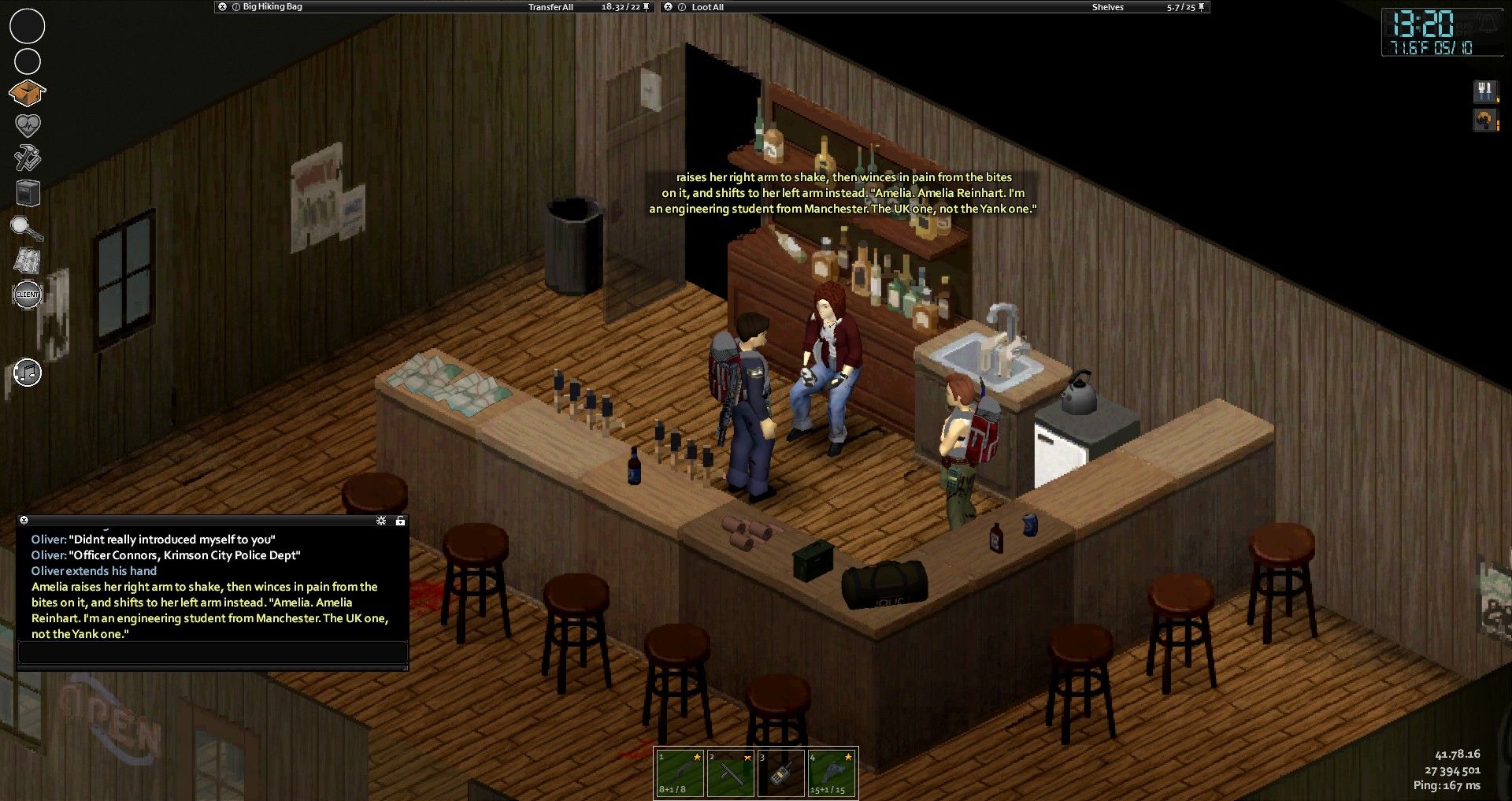Screen dimensions: 1512x801
Task: Click the chat text input box
Action: pyautogui.click(x=213, y=653)
